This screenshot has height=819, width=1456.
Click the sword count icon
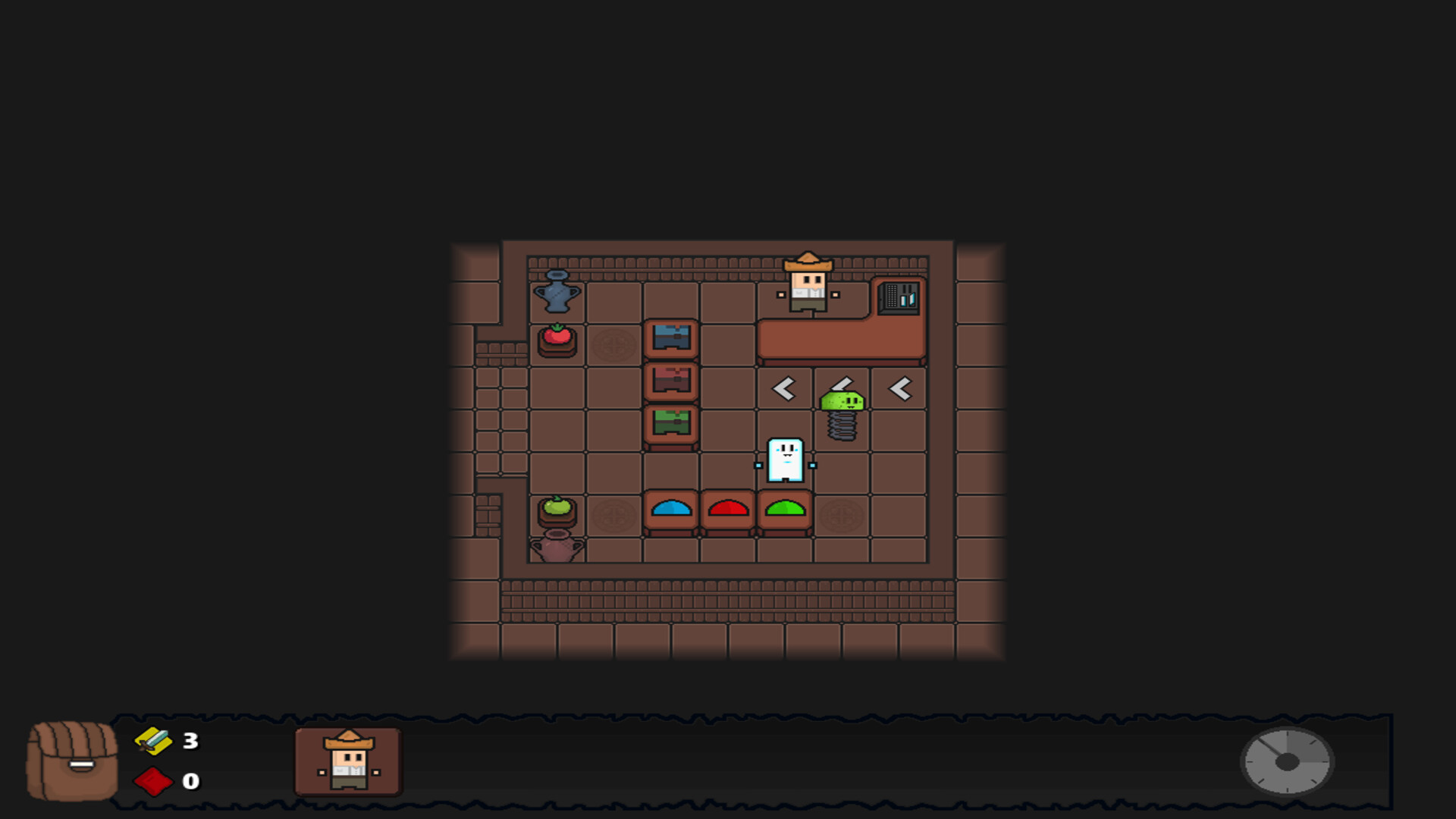pyautogui.click(x=153, y=741)
